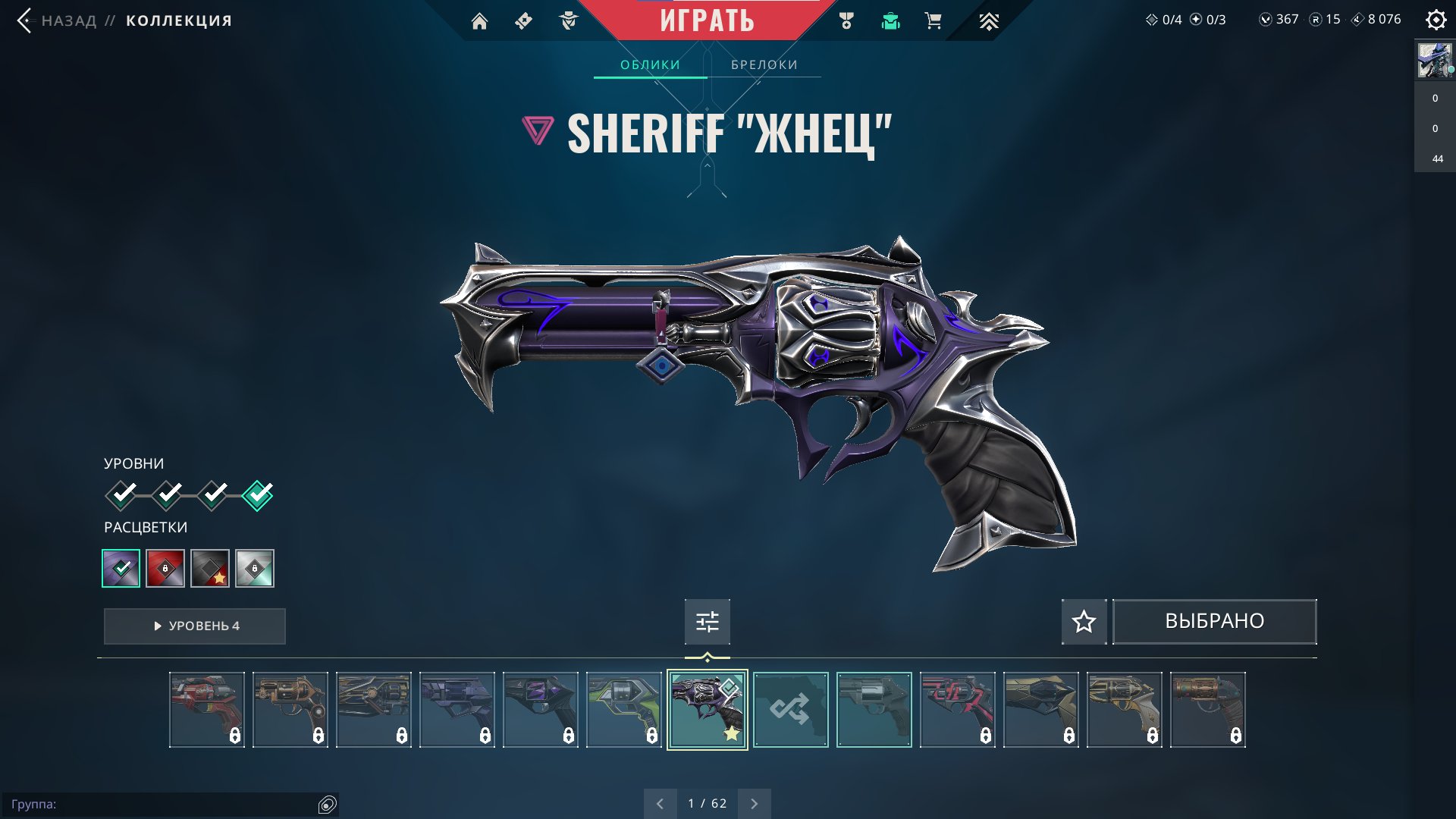The image size is (1456, 819).
Task: Choose the random skin shuffle tile
Action: point(790,710)
